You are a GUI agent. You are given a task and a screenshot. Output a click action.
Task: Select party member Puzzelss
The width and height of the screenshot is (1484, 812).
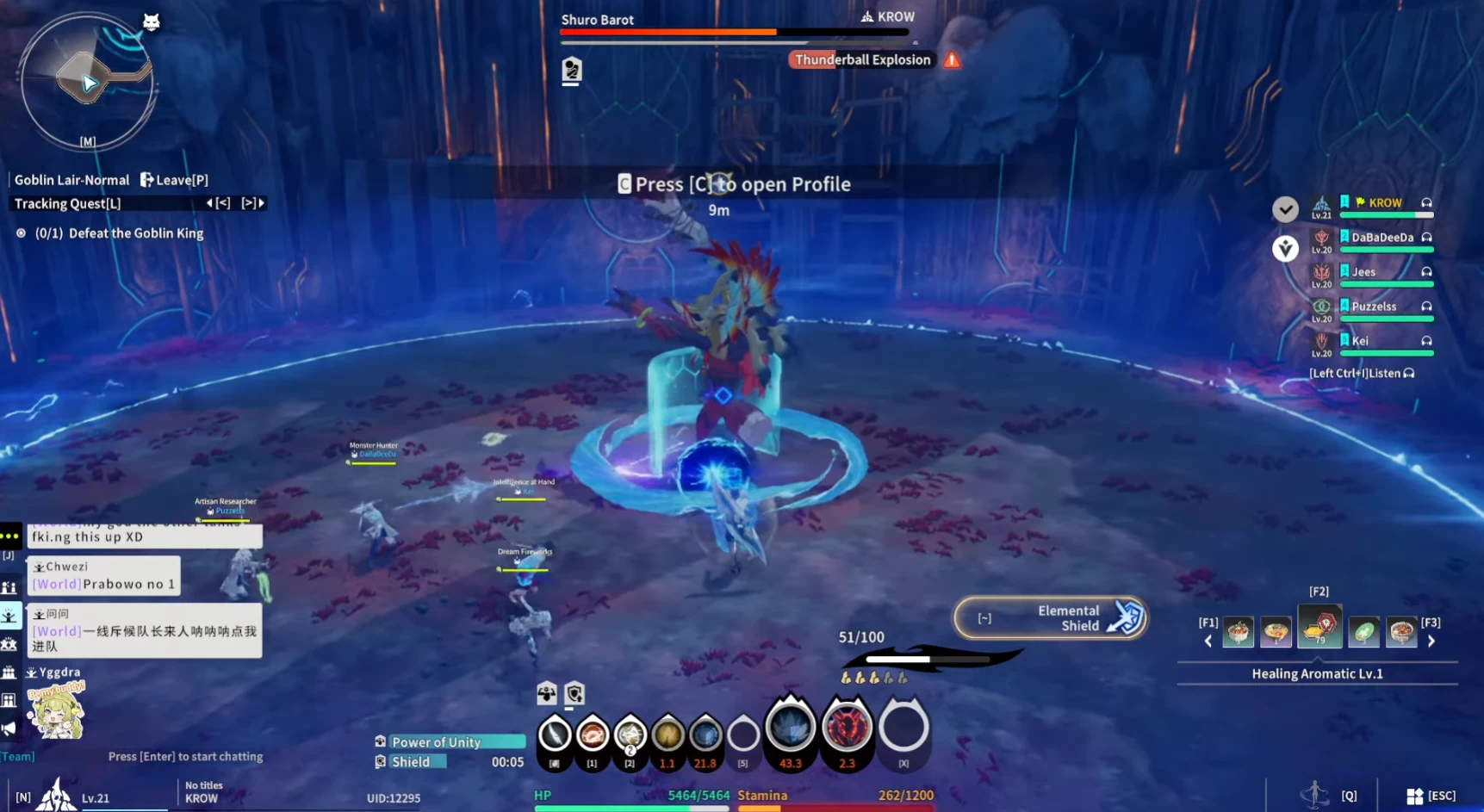point(1373,307)
